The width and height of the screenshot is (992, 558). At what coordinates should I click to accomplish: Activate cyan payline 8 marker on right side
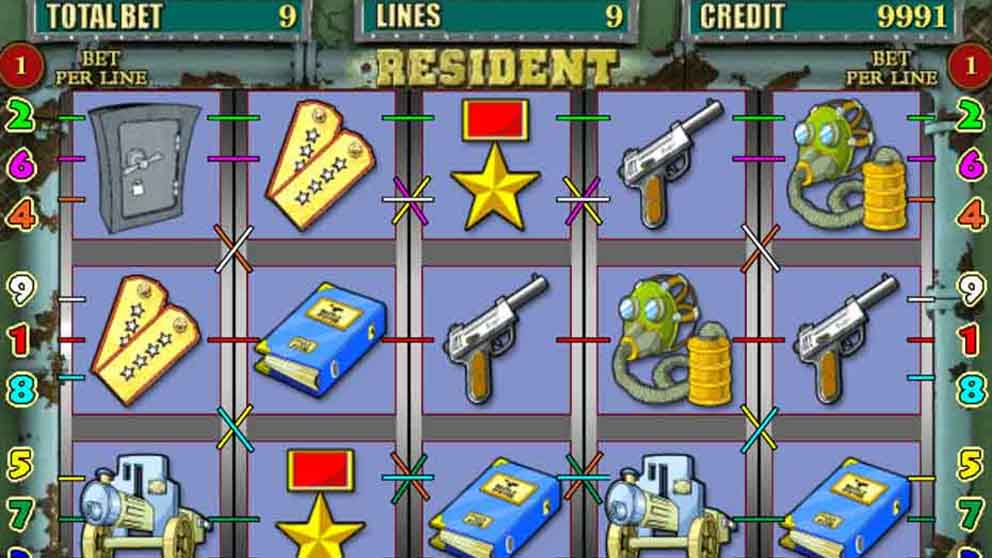(x=971, y=388)
